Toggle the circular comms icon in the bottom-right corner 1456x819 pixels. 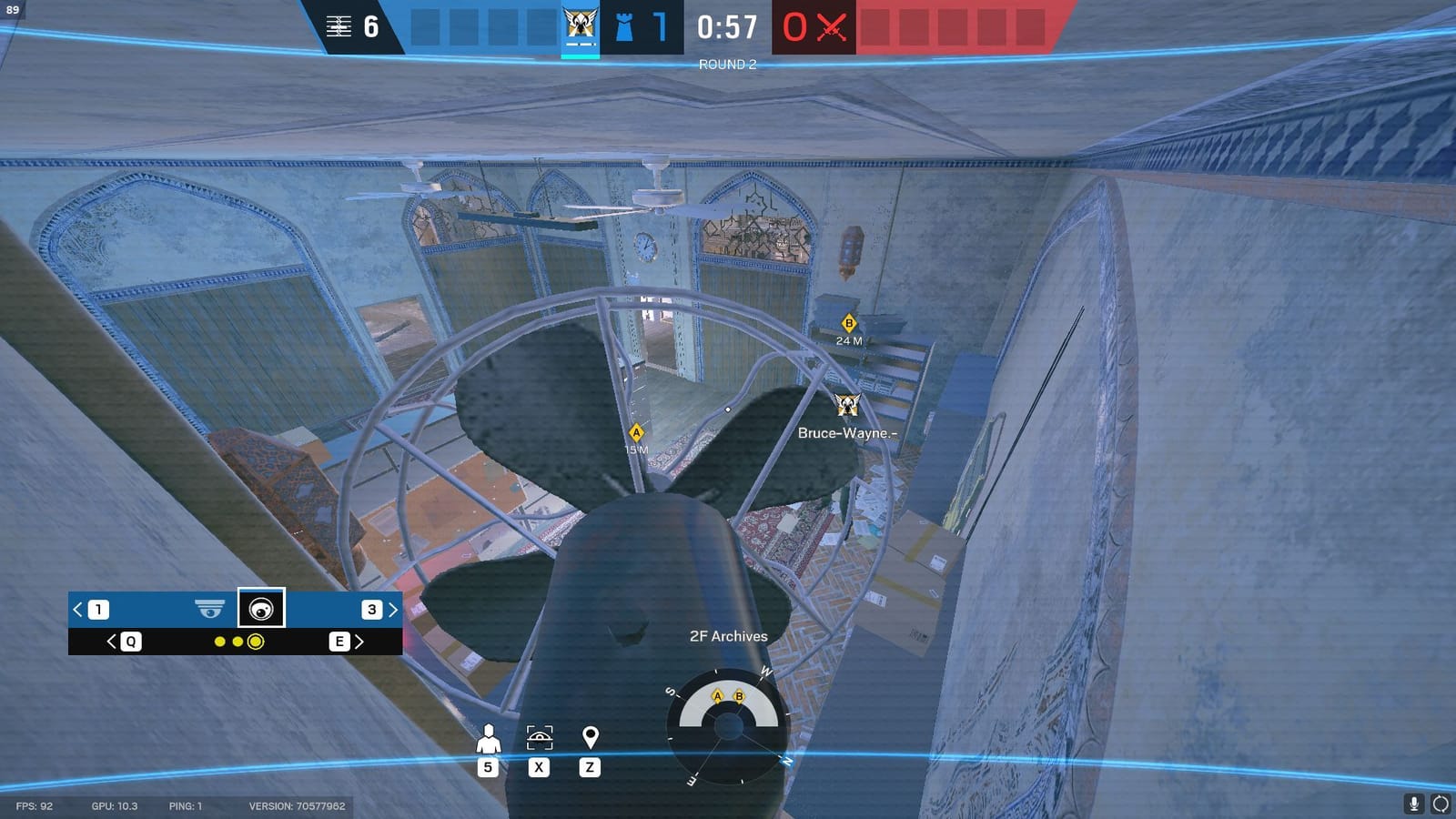point(1441,804)
